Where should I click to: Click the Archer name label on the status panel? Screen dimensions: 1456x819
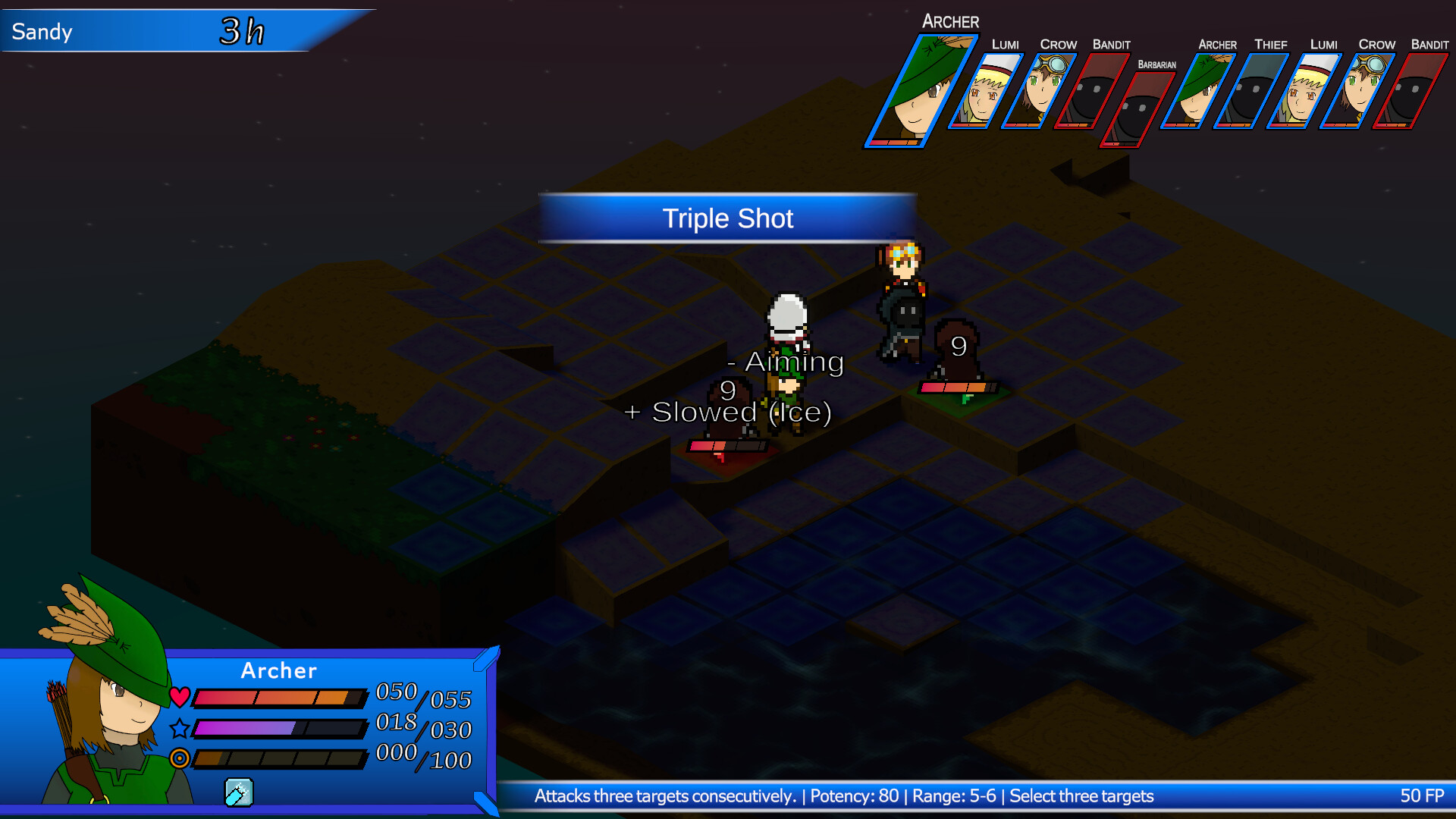point(278,670)
